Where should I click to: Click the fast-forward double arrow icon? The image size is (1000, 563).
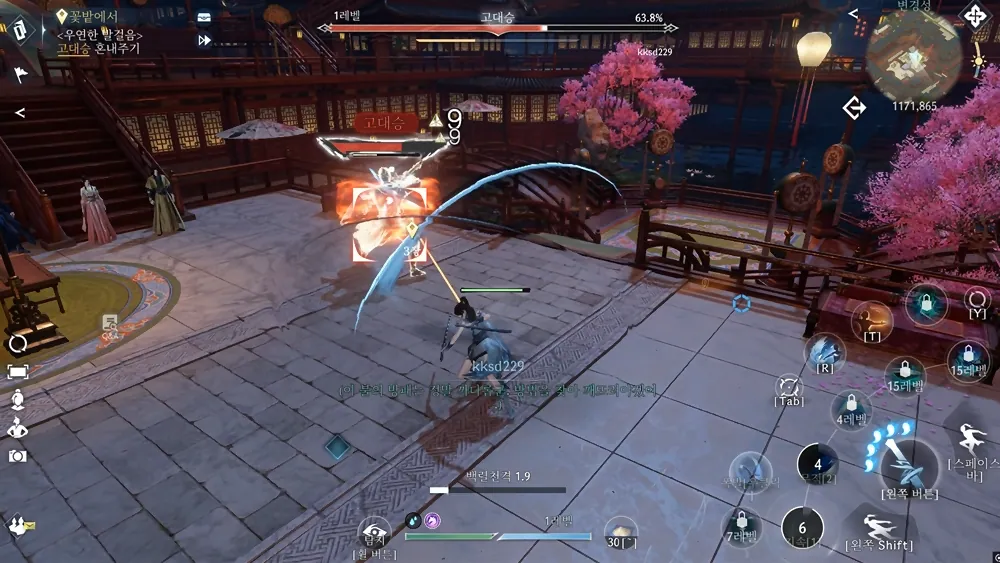[x=205, y=40]
